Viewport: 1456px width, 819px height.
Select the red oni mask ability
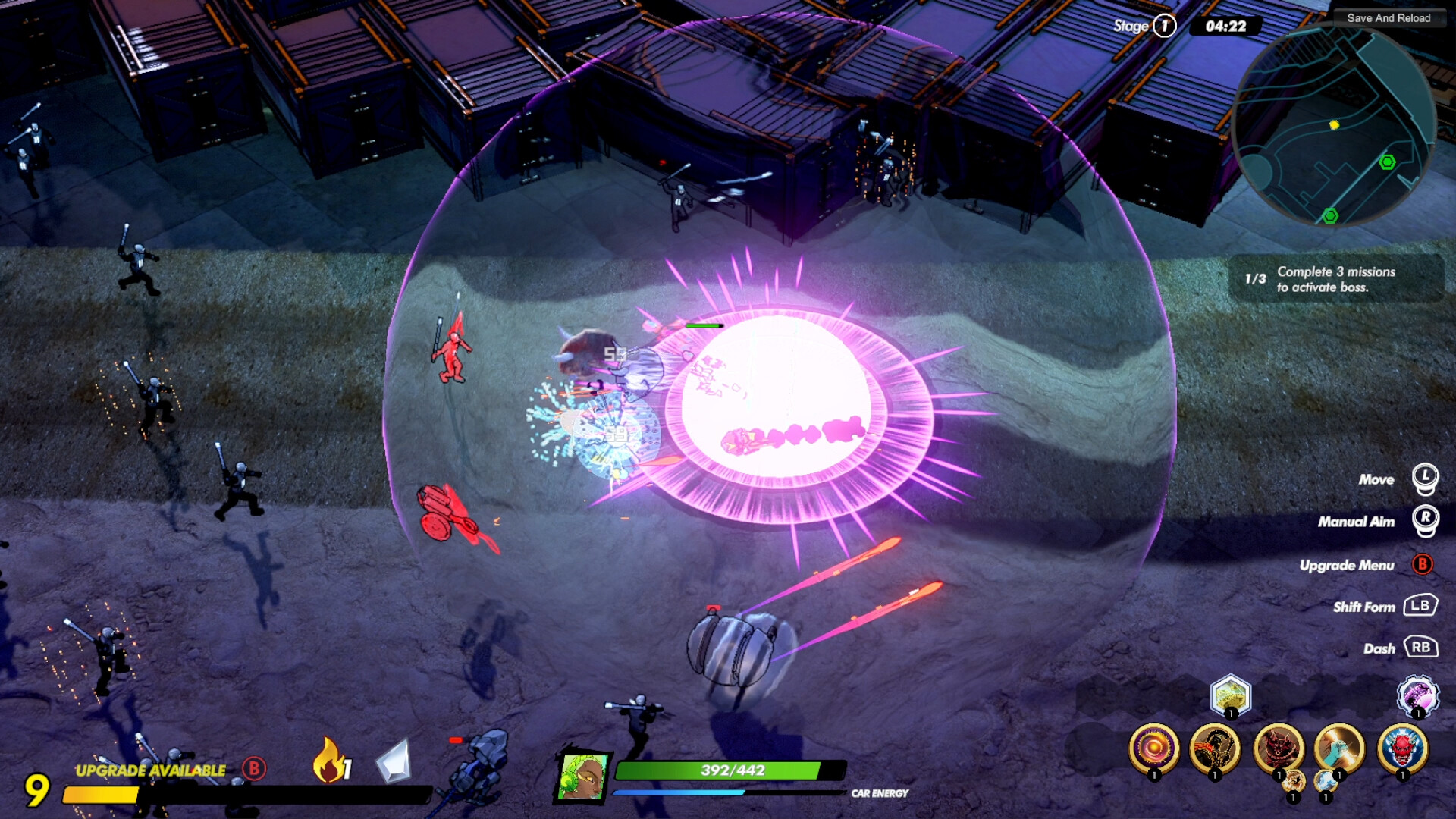[1403, 748]
